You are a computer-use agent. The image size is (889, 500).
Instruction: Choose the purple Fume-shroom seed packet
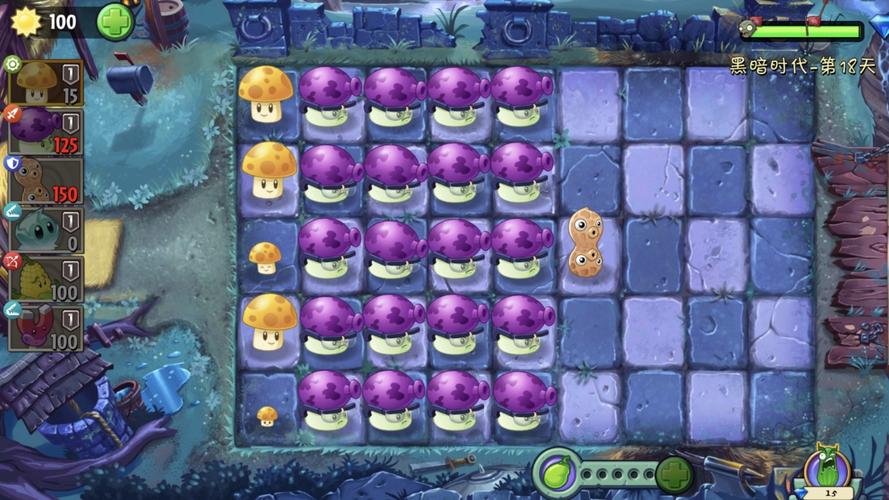point(46,131)
